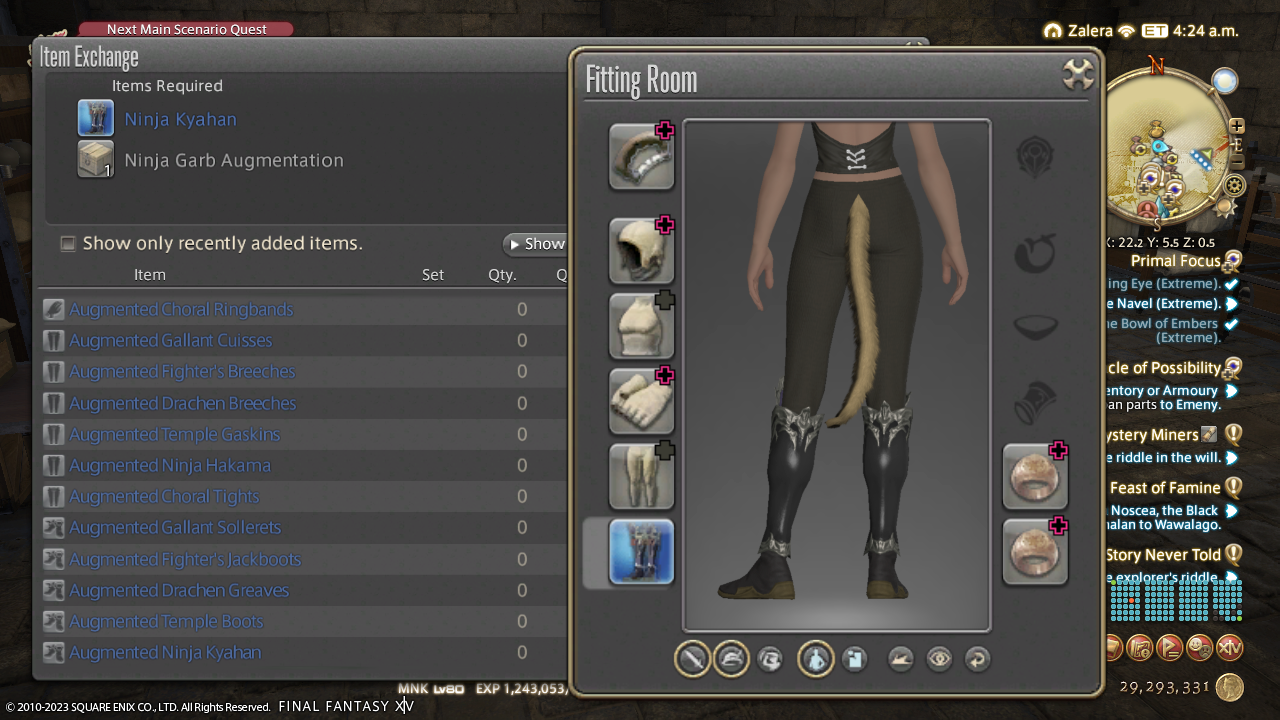Image resolution: width=1280 pixels, height=720 pixels.
Task: Toggle headgear display button
Action: point(731,659)
